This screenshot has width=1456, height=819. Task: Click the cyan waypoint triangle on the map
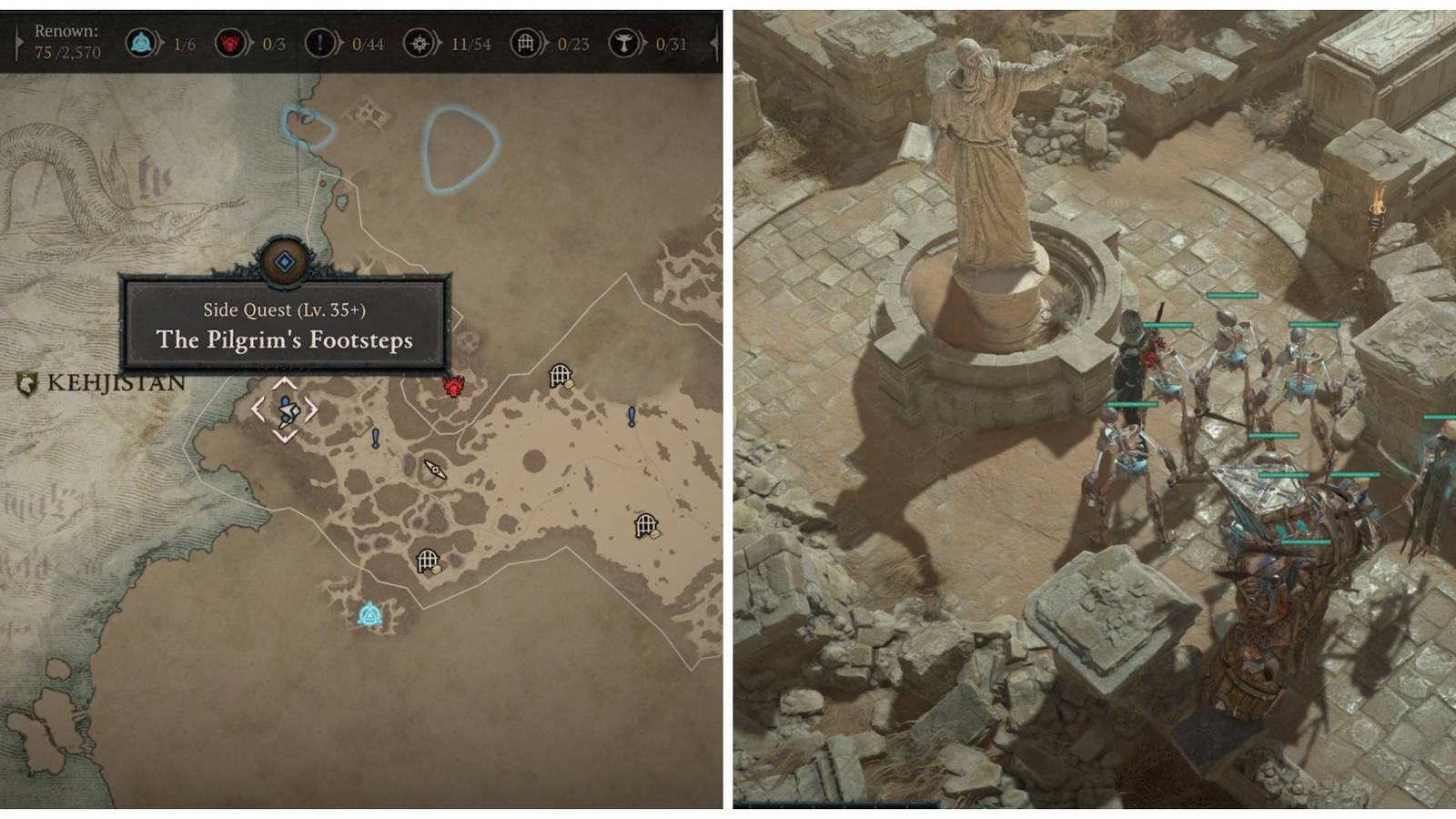tap(369, 615)
